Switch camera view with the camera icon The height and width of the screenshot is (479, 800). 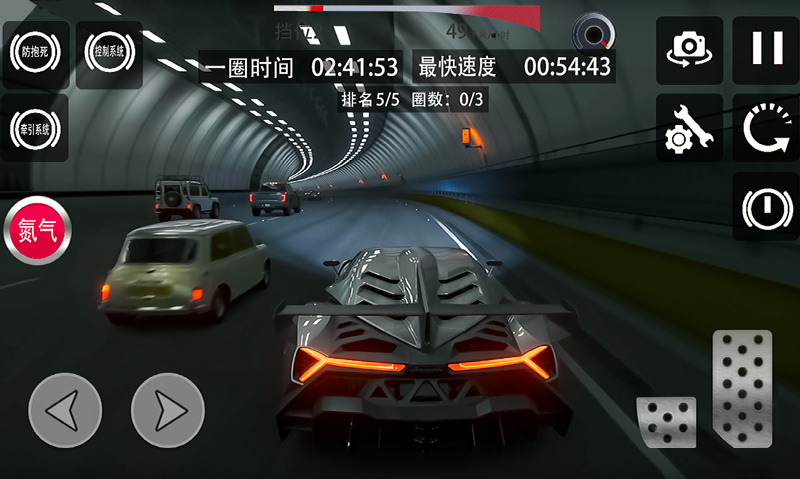pos(689,49)
